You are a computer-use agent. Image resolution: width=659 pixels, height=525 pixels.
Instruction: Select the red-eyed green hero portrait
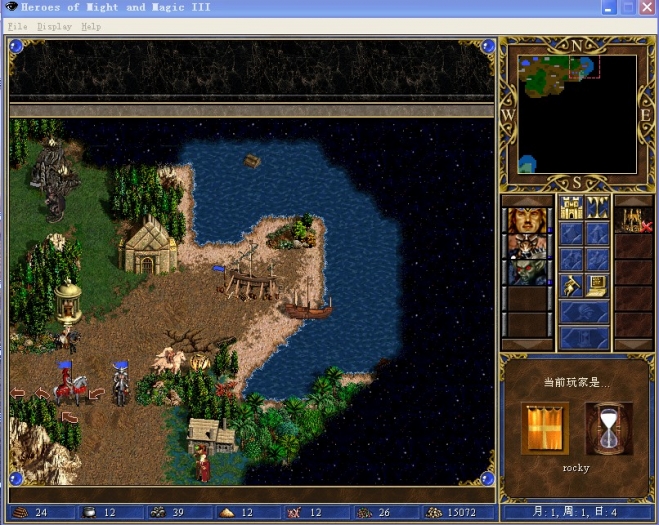point(526,273)
